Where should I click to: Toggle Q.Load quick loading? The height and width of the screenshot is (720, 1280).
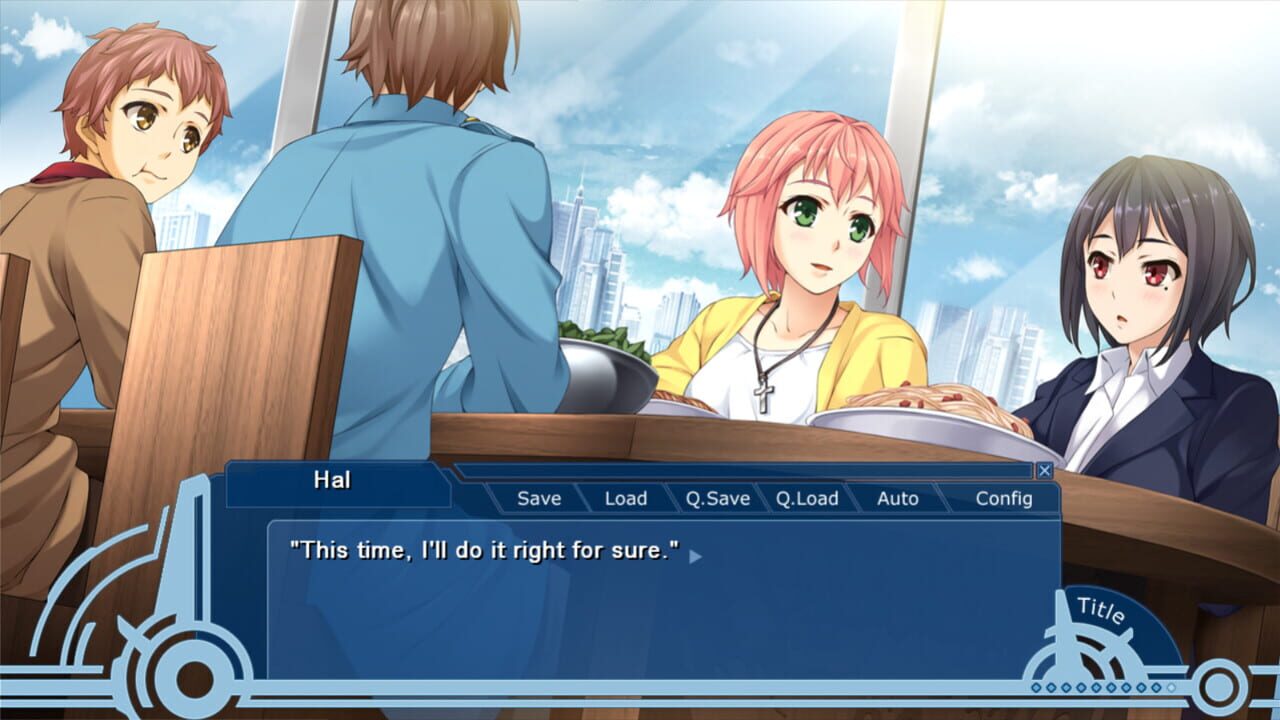tap(807, 498)
